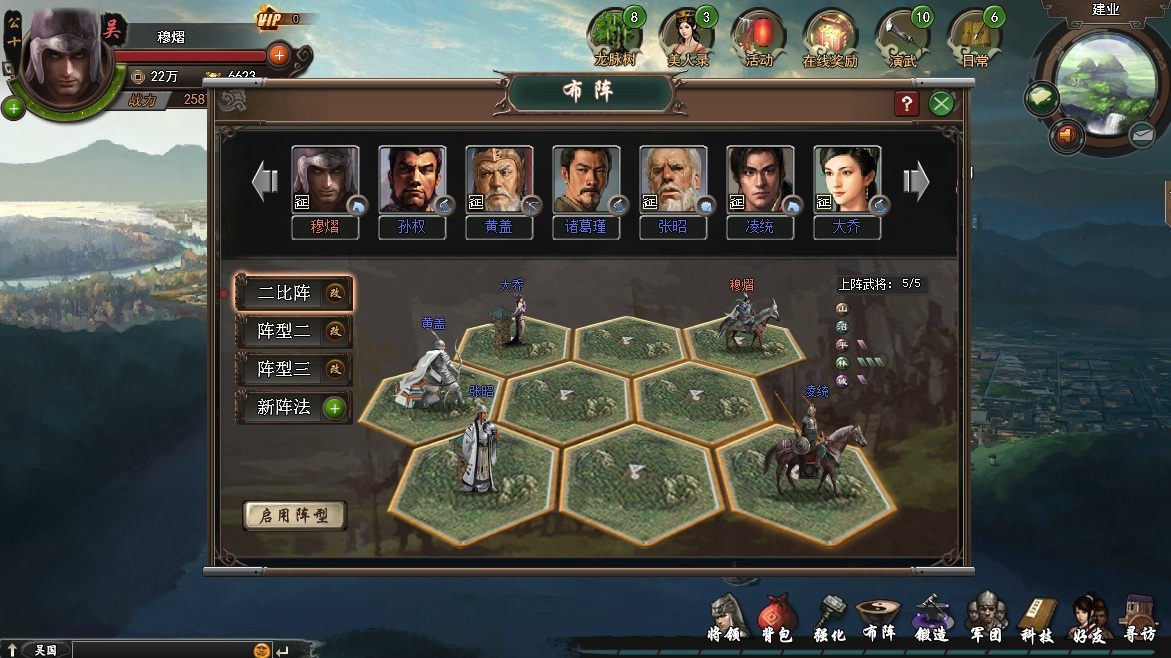Select general 孙权 portrait
1171x658 pixels.
pos(412,180)
